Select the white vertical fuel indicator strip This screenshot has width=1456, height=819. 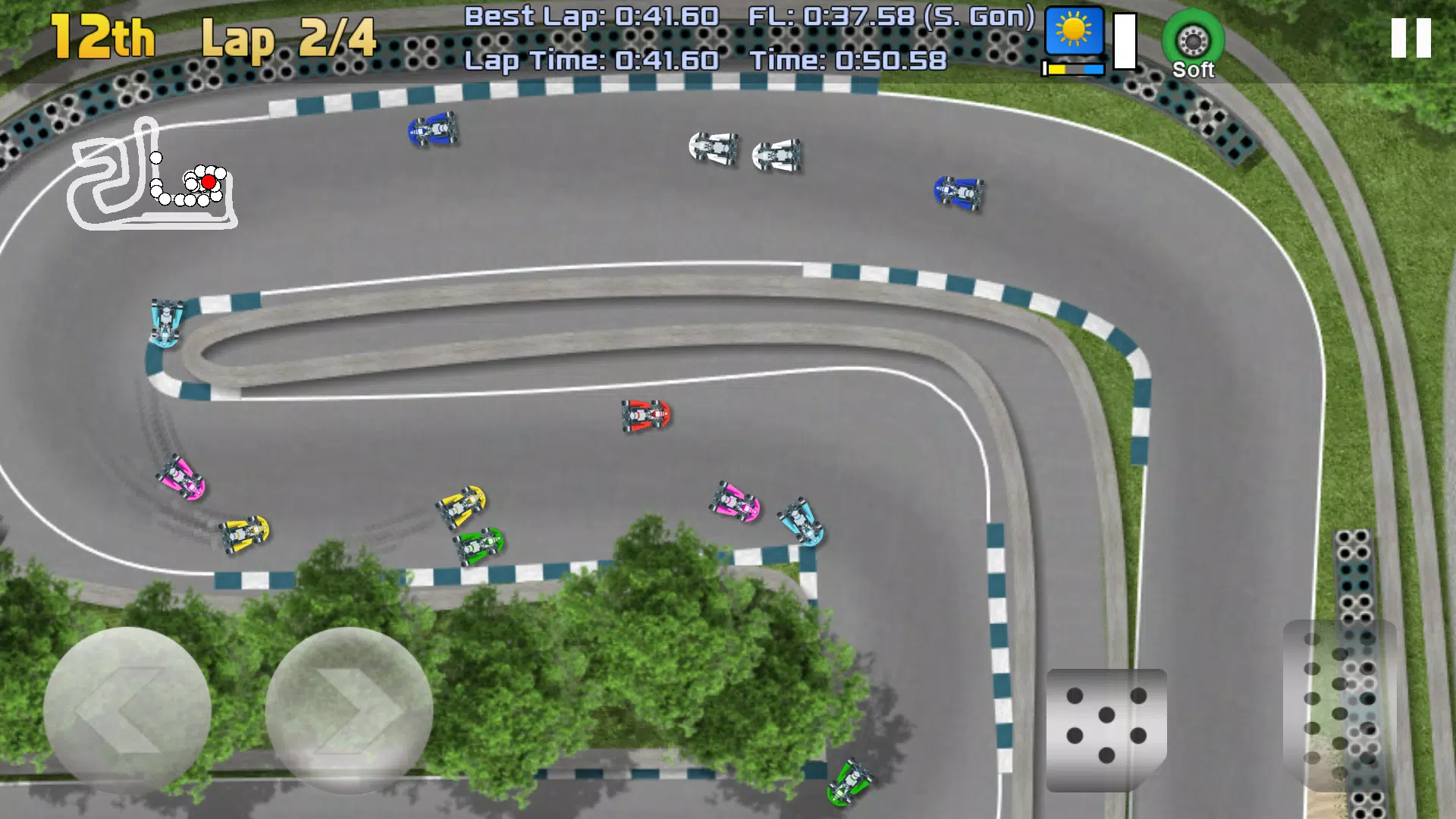coord(1125,42)
